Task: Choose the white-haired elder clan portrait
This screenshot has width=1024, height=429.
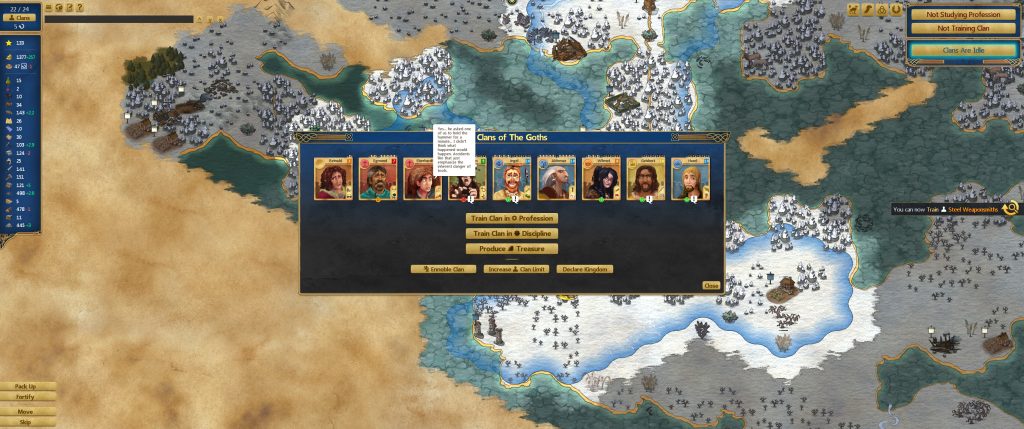Action: tap(557, 179)
